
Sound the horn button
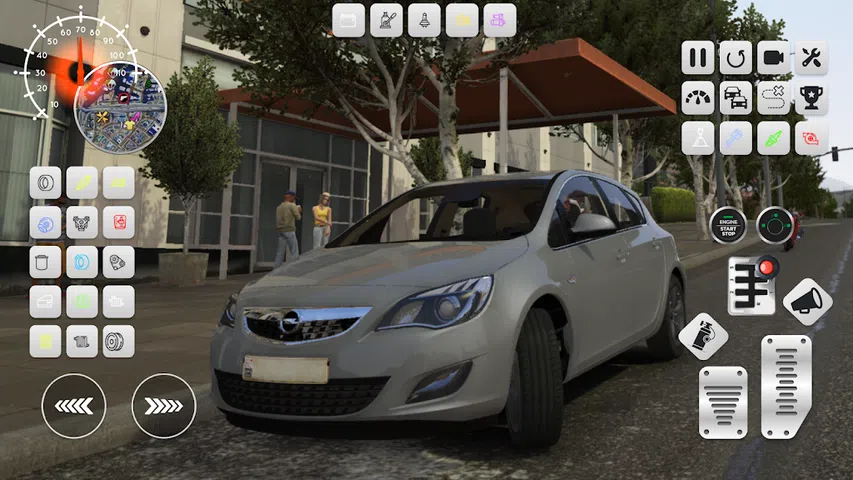pyautogui.click(x=807, y=301)
